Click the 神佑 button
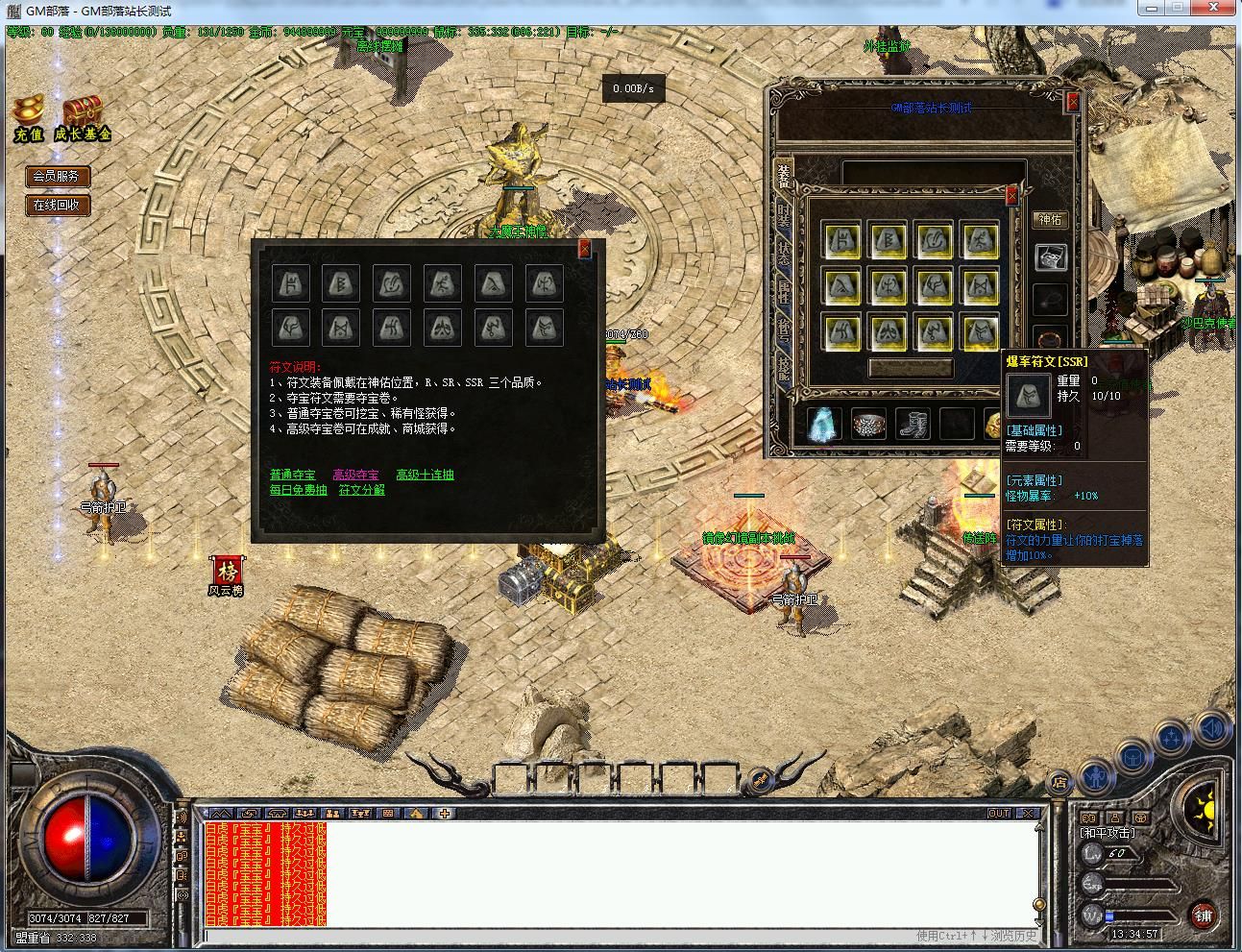This screenshot has width=1242, height=952. coord(1051,220)
